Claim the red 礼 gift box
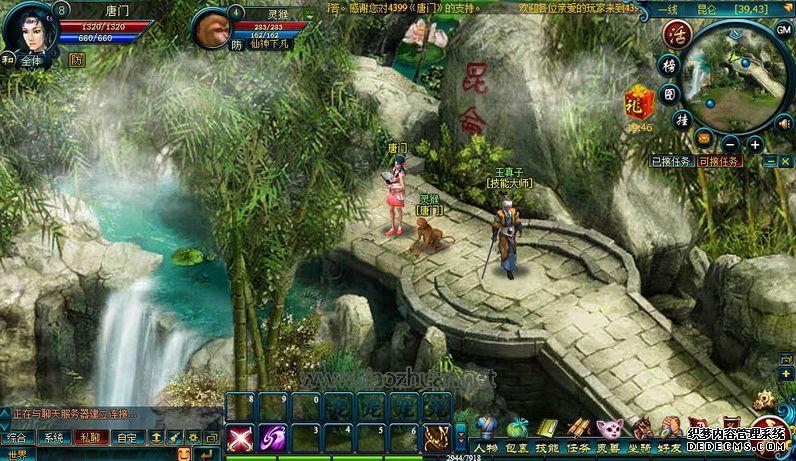The image size is (796, 461). [638, 103]
